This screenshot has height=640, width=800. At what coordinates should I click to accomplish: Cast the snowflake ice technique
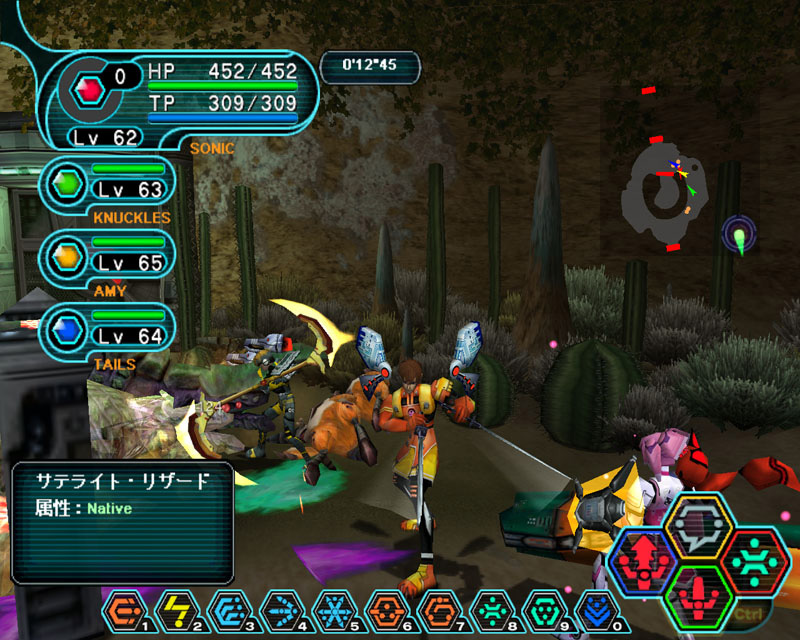pos(332,609)
